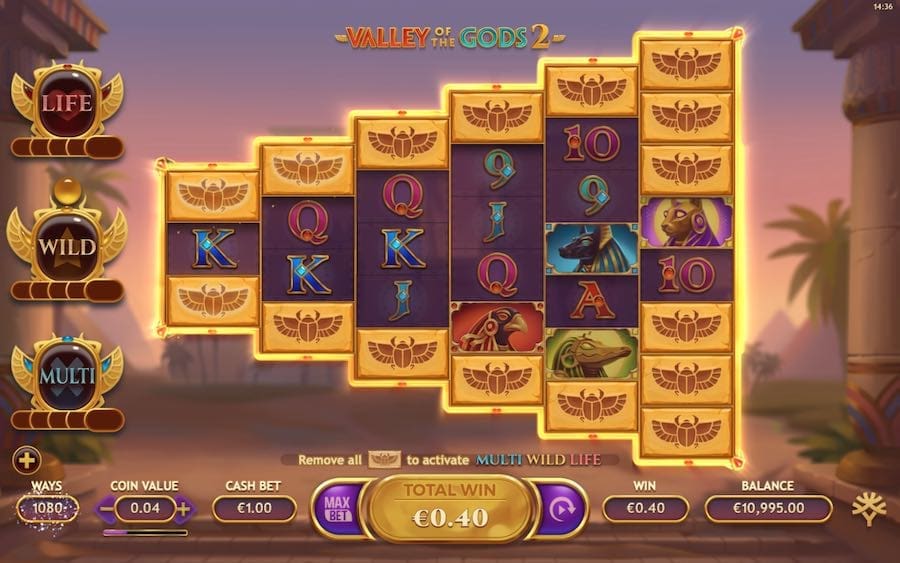Select the Life heart feature medallion
This screenshot has height=563, width=900.
pyautogui.click(x=66, y=102)
